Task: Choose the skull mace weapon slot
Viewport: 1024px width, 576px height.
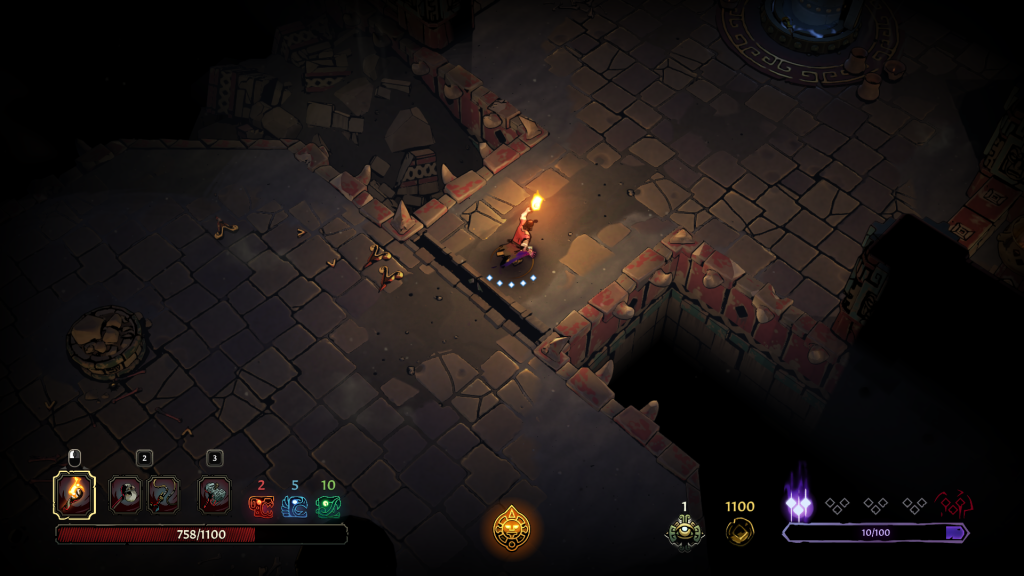Action: pos(126,494)
